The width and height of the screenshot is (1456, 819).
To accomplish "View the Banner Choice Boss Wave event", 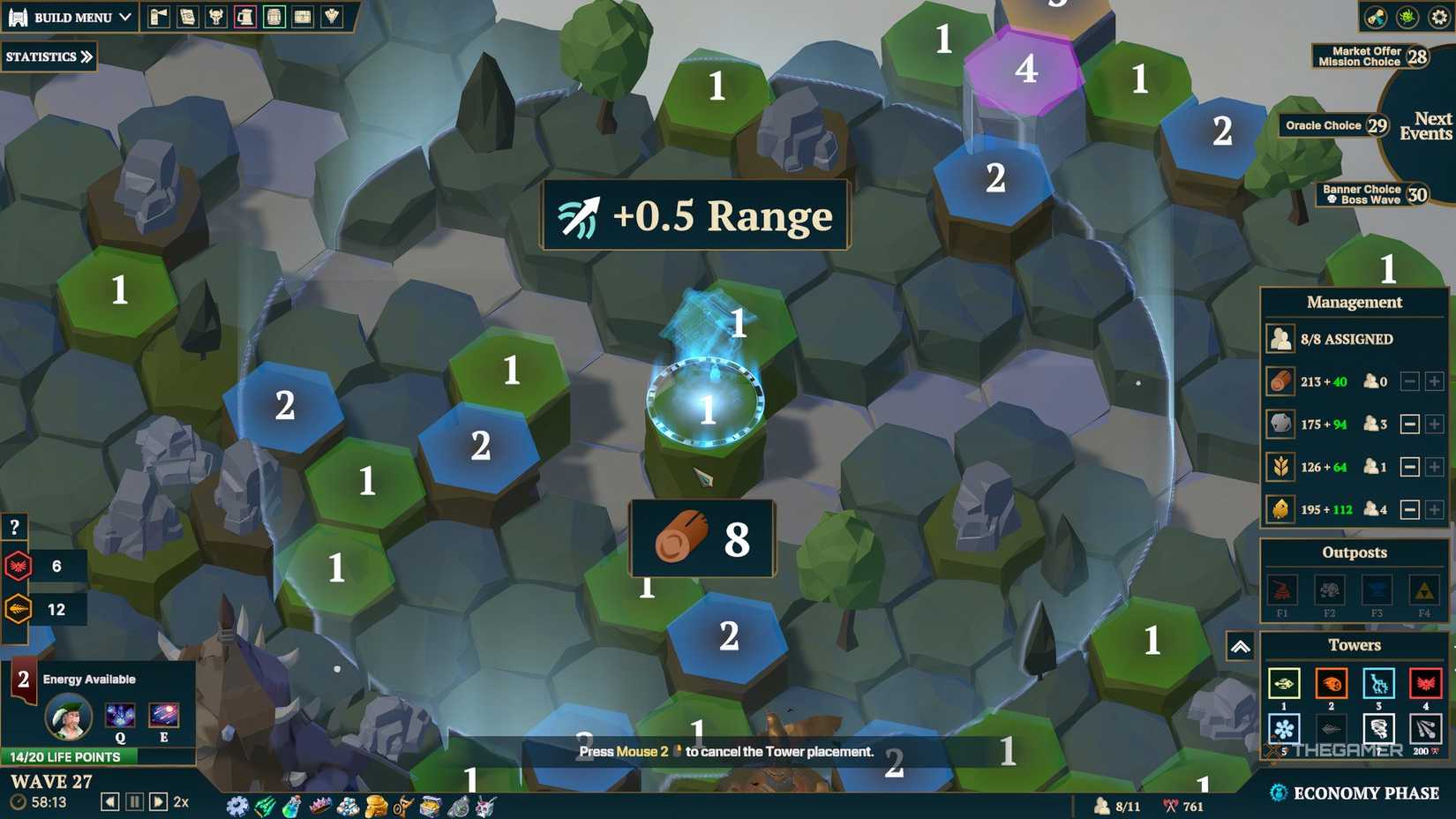I will (1362, 193).
